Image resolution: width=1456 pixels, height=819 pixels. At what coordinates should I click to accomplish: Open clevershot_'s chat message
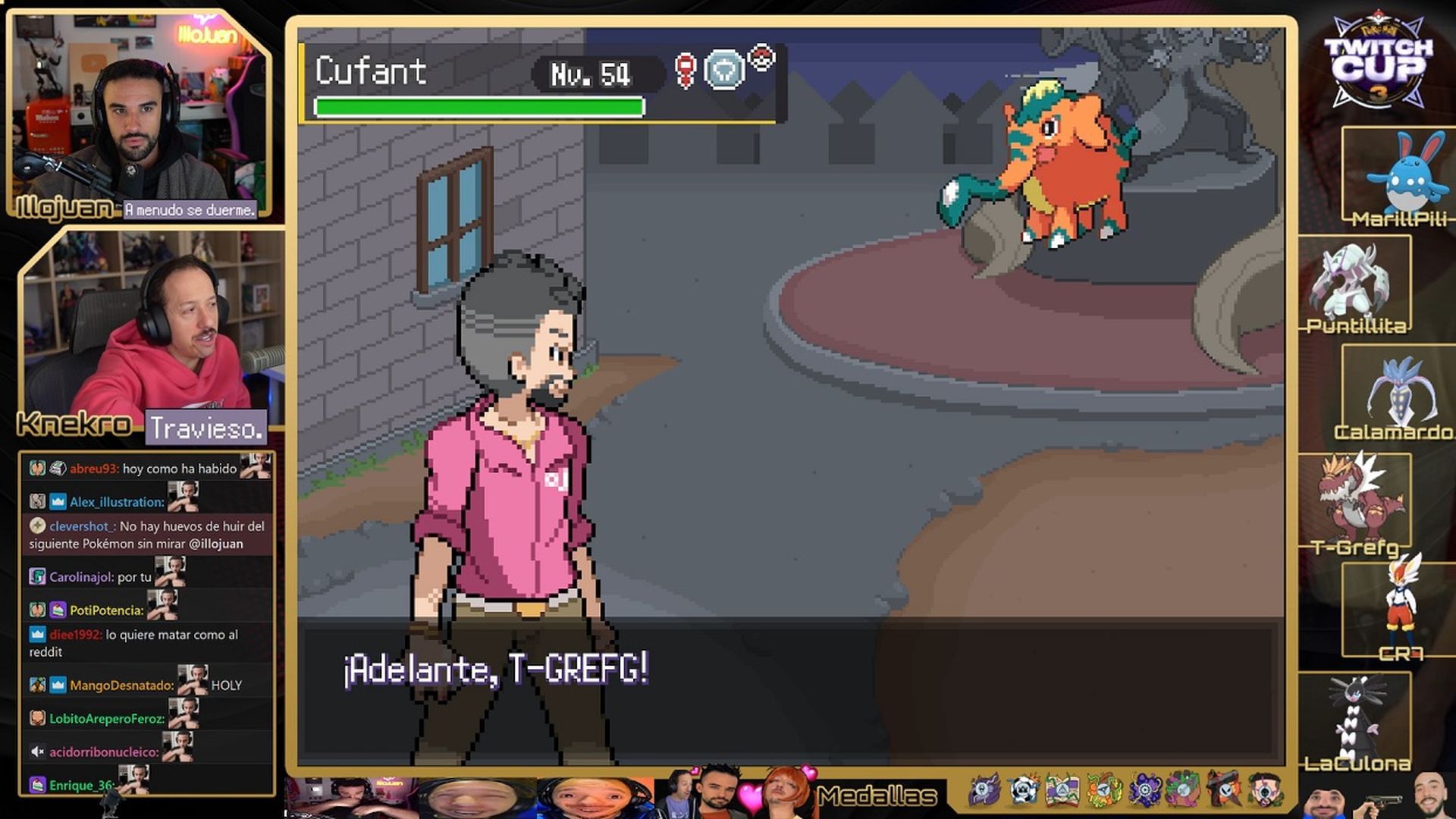point(146,535)
